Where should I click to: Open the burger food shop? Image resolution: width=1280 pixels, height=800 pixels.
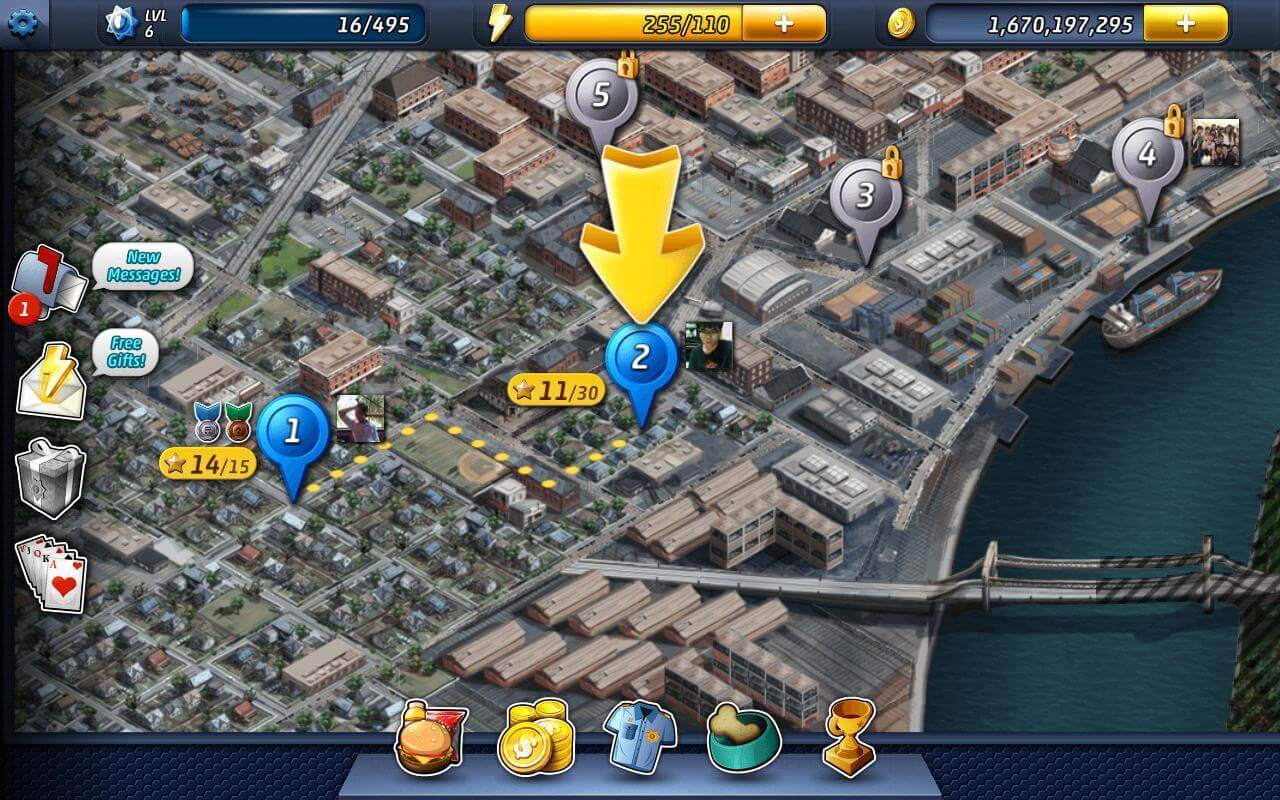[431, 738]
